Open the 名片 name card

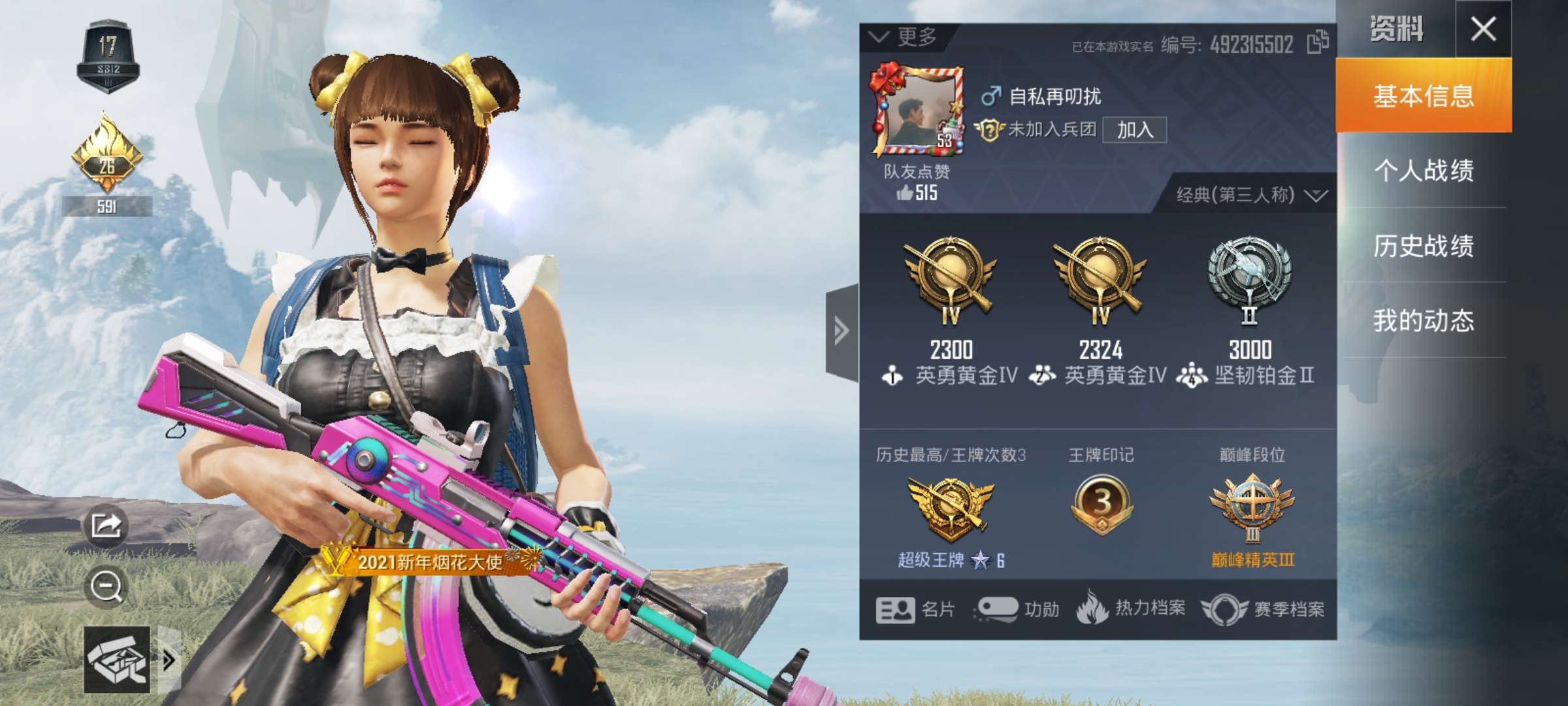pyautogui.click(x=915, y=610)
